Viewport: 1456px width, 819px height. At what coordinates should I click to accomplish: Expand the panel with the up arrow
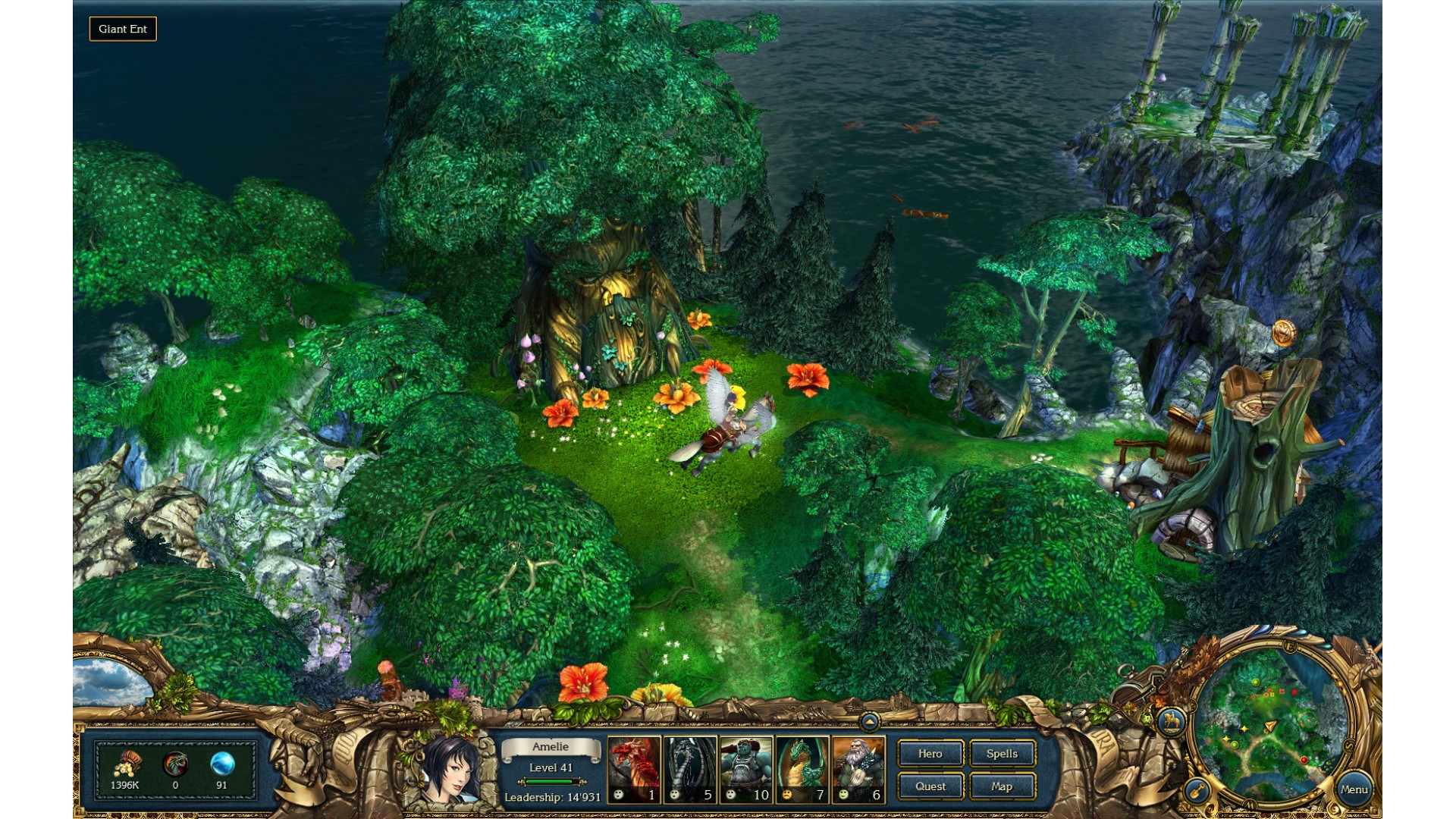click(x=870, y=721)
